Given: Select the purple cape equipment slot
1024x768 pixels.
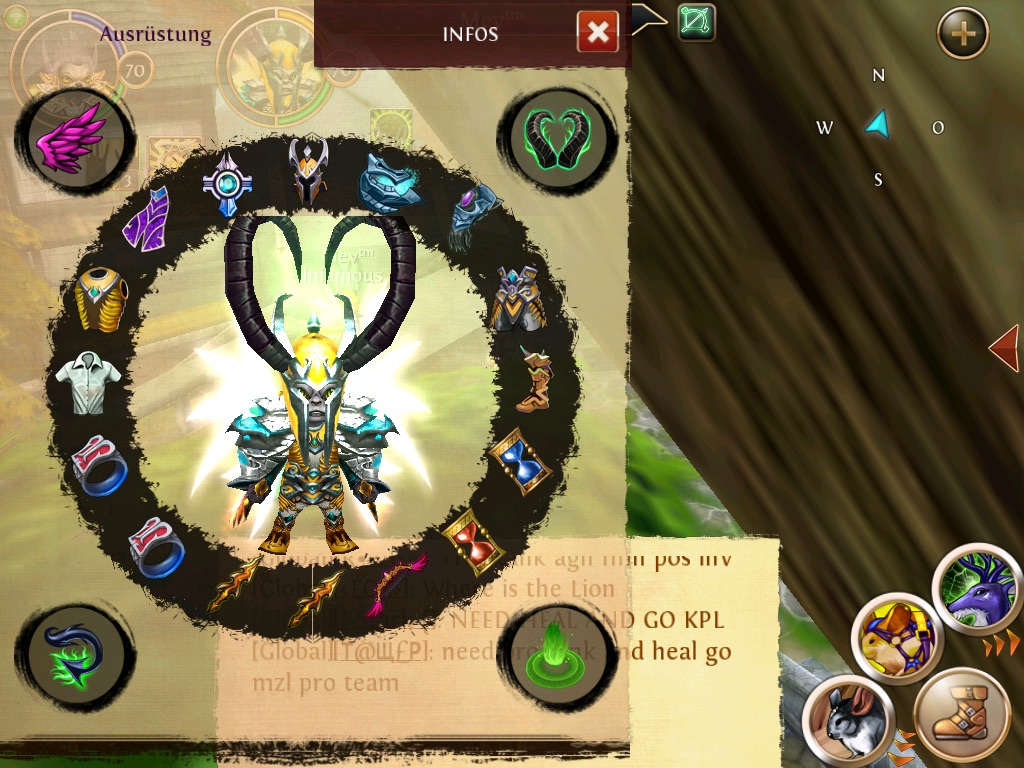Looking at the screenshot, I should point(147,220).
